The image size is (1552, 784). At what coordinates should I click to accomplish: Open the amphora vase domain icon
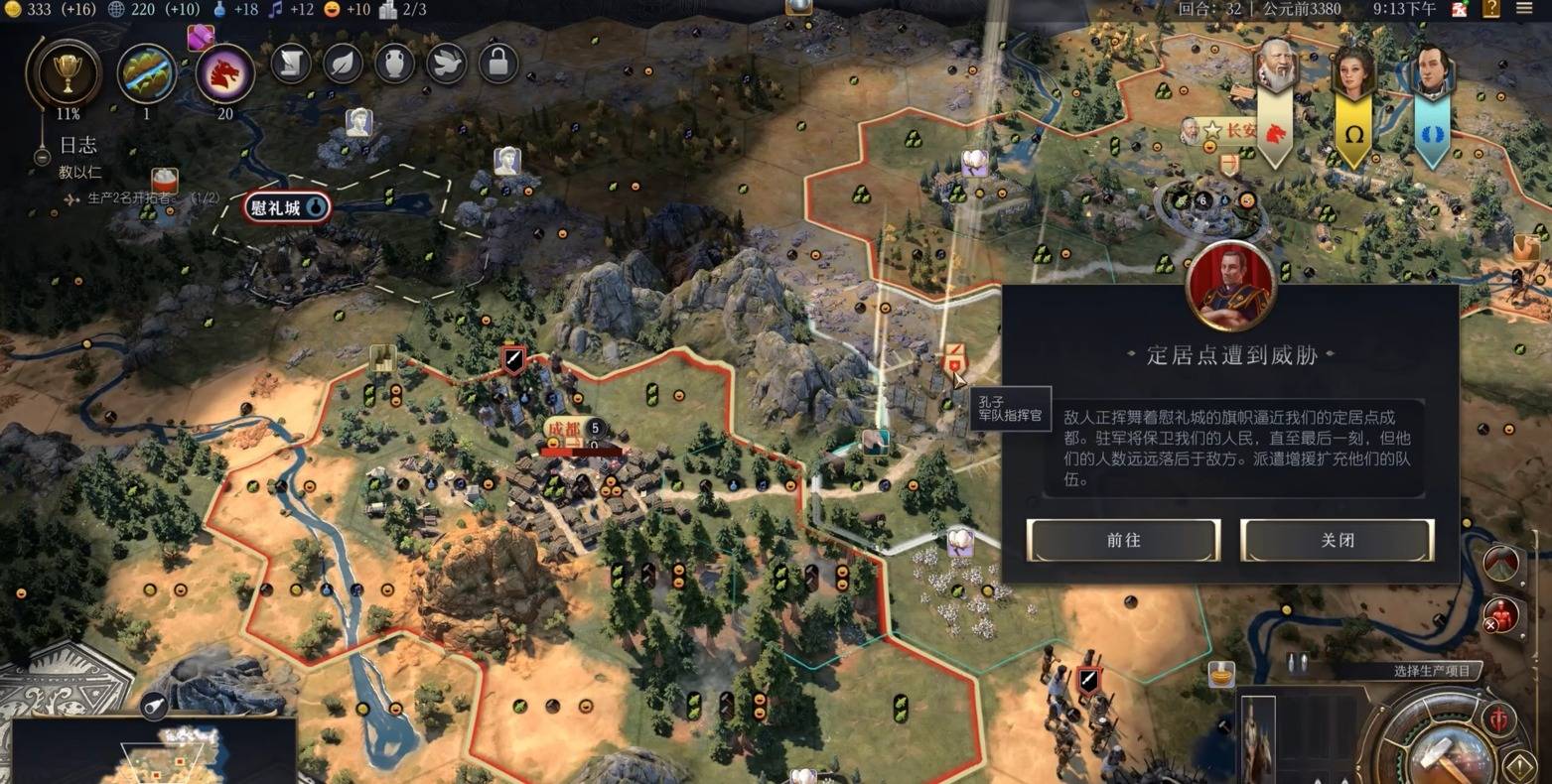point(394,64)
